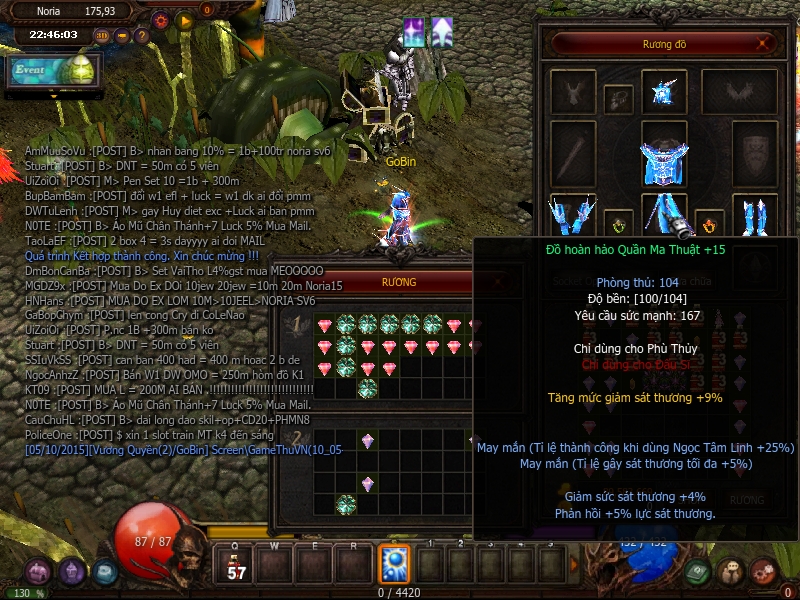Screen dimensions: 800x600
Task: Click the orange play arrow button
Action: pos(184,20)
